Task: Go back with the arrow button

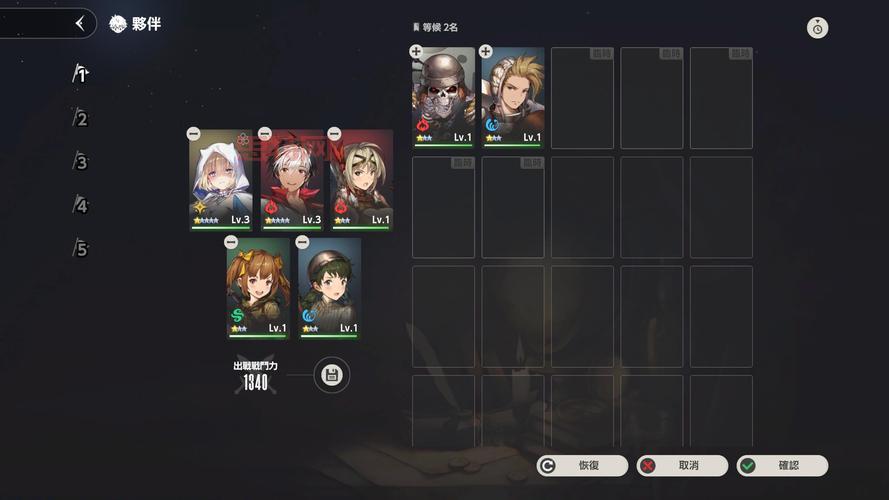Action: [80, 23]
